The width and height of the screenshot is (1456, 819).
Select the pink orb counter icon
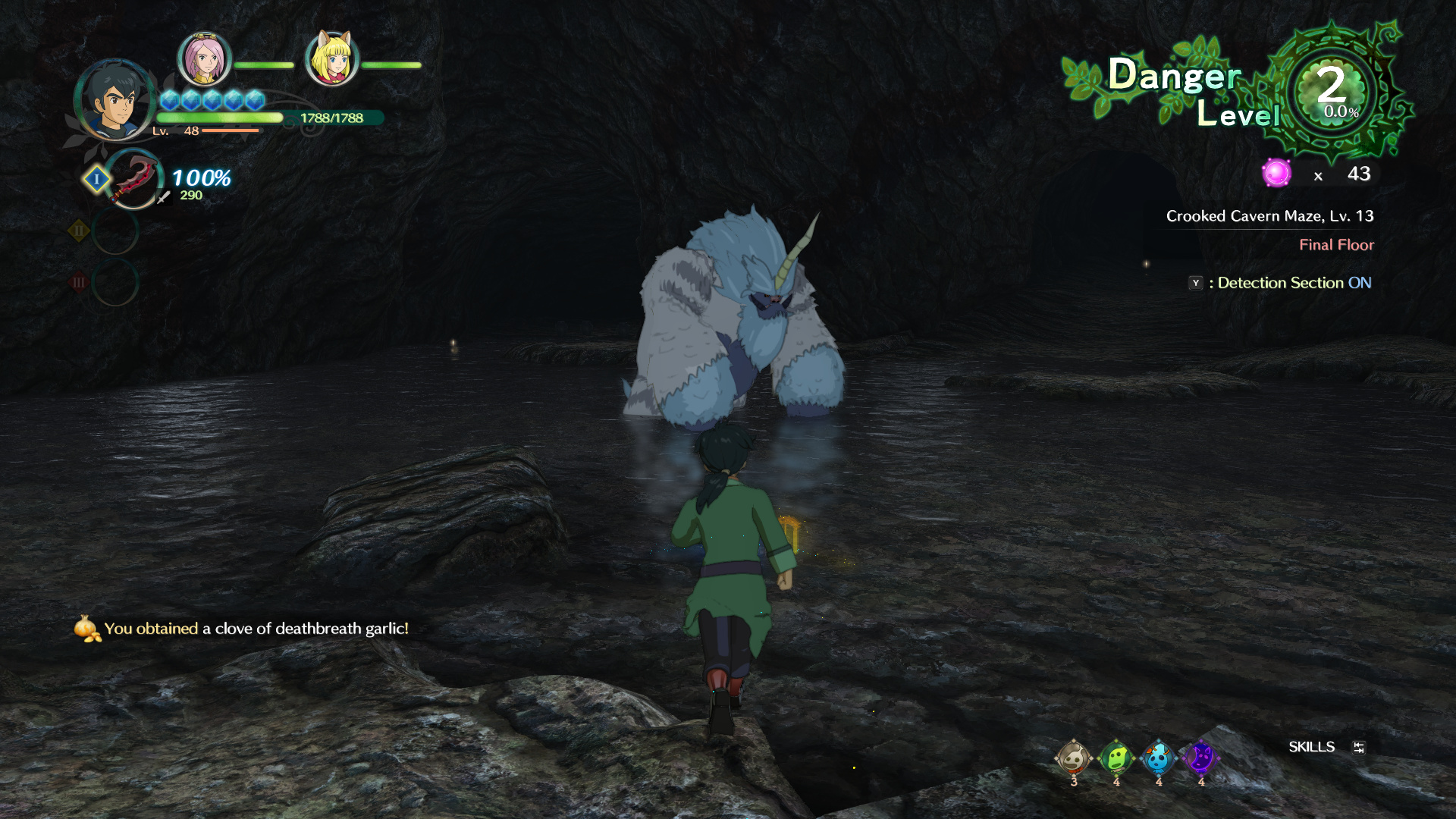[1276, 174]
